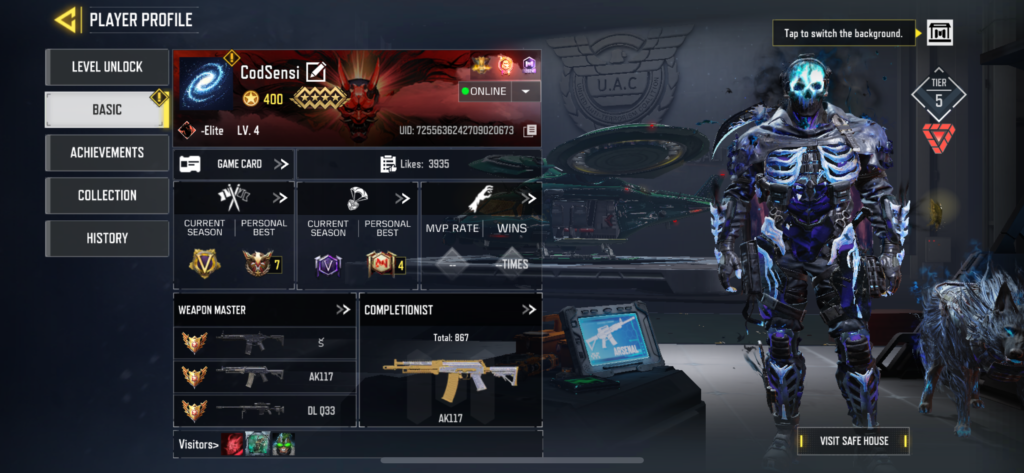Open the Achievements tab

(106, 153)
